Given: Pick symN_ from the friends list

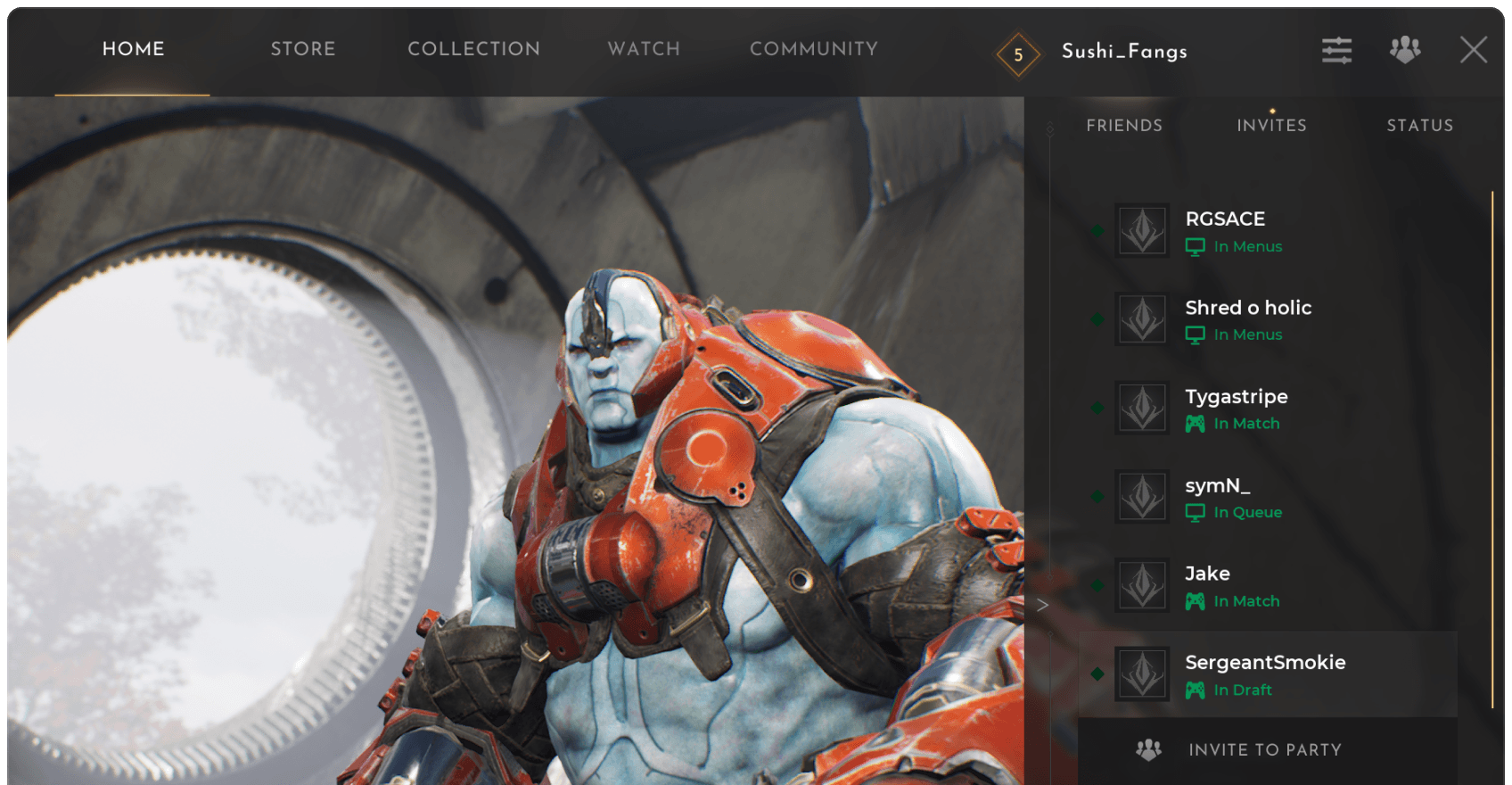Looking at the screenshot, I should (x=1266, y=498).
